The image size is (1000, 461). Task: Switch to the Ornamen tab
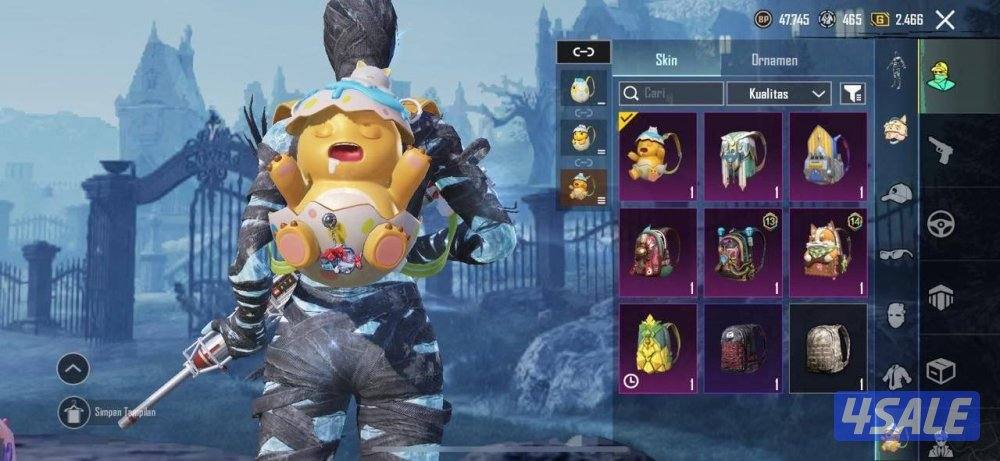coord(774,60)
